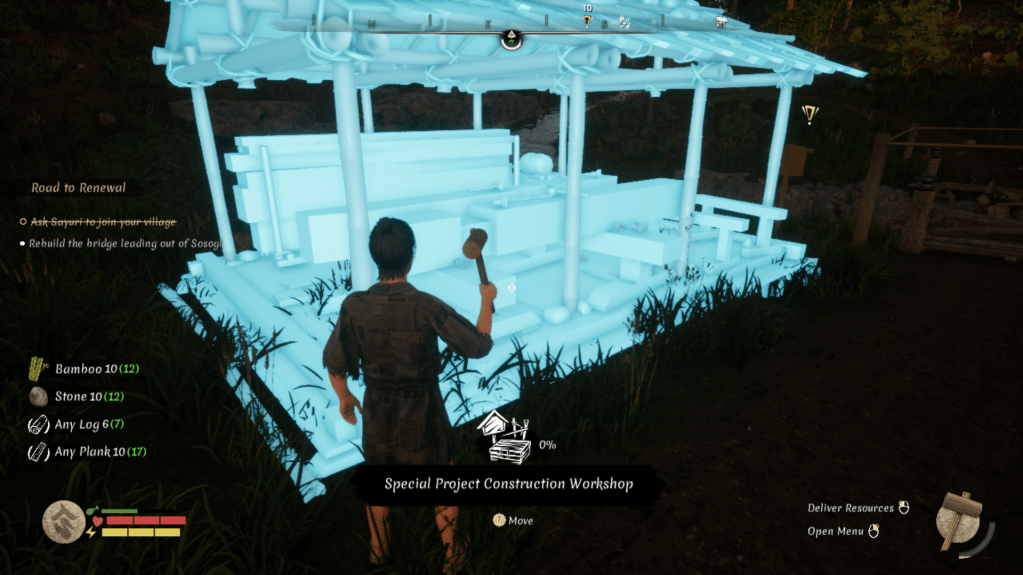This screenshot has height=575, width=1023.
Task: Click the Special Project Construction Workshop label
Action: click(x=509, y=484)
